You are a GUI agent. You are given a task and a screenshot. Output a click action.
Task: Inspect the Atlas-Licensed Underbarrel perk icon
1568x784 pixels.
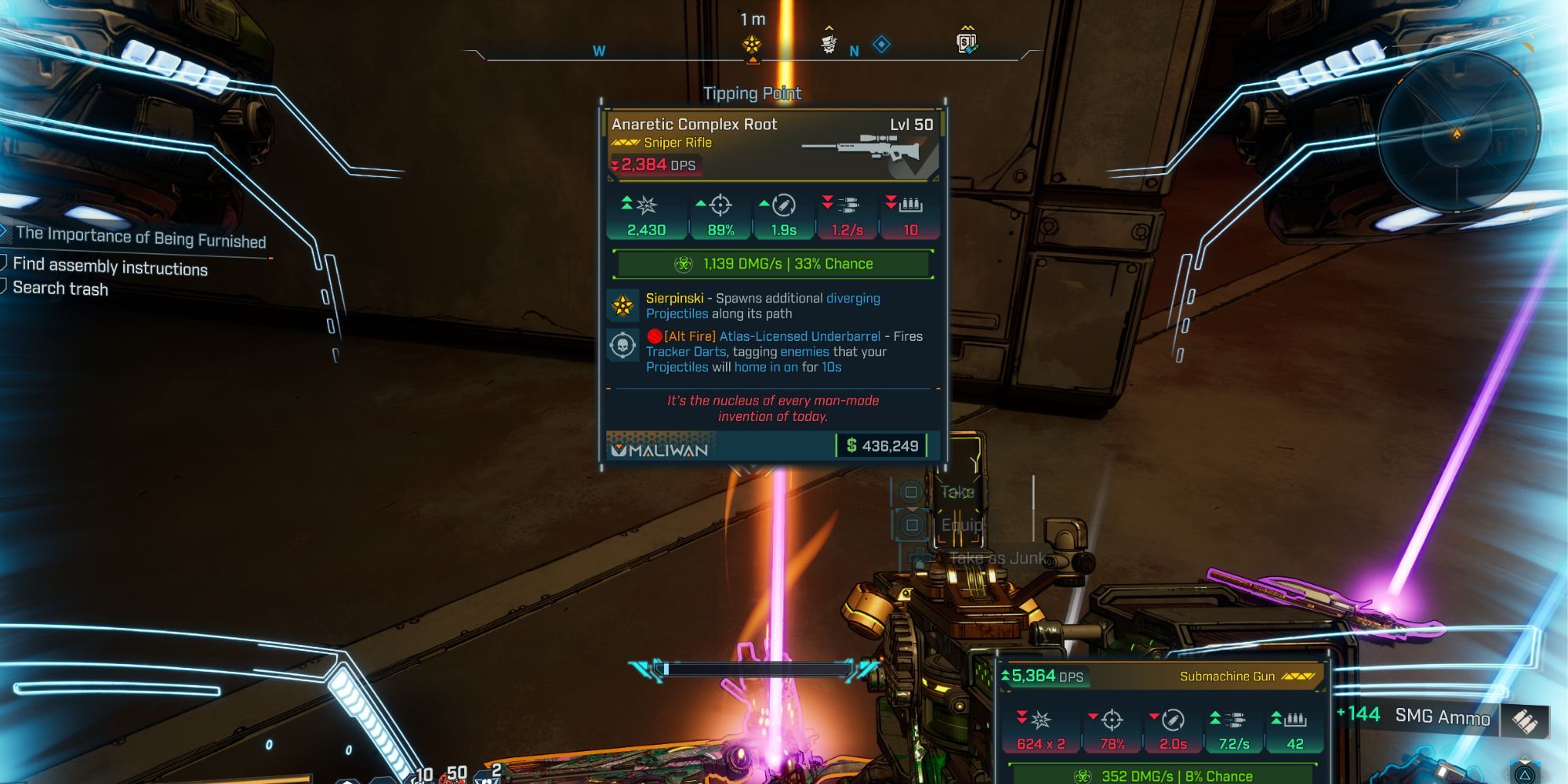tap(623, 345)
